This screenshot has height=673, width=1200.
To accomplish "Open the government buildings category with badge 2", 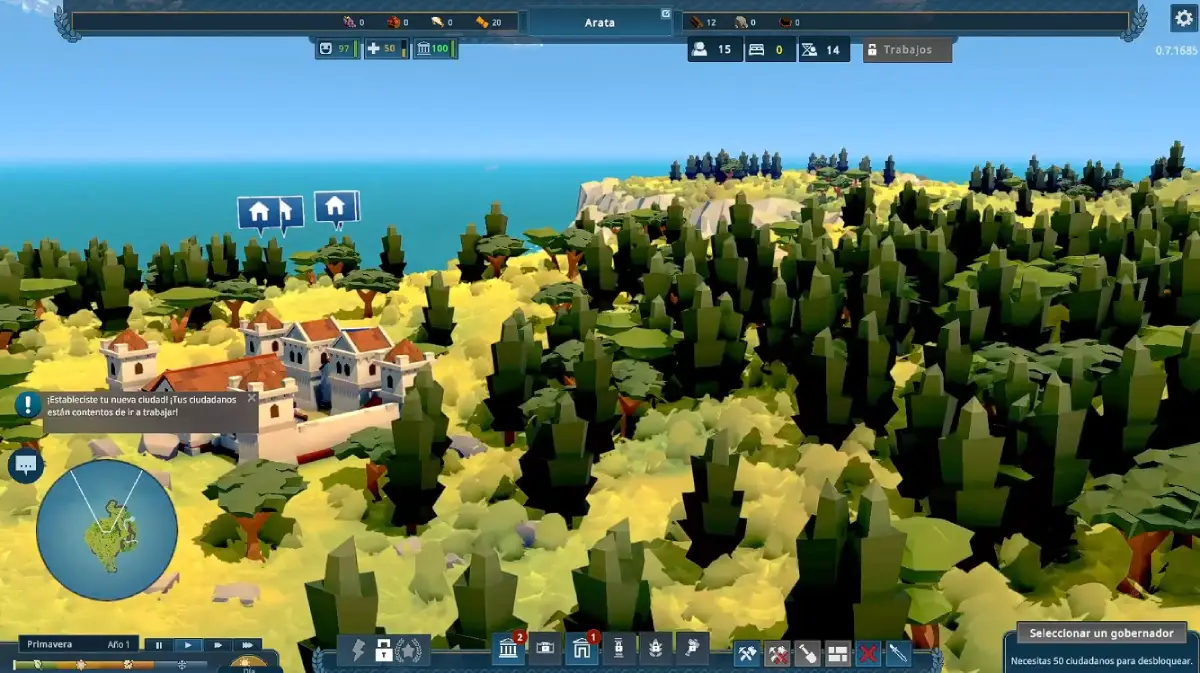I will point(509,650).
